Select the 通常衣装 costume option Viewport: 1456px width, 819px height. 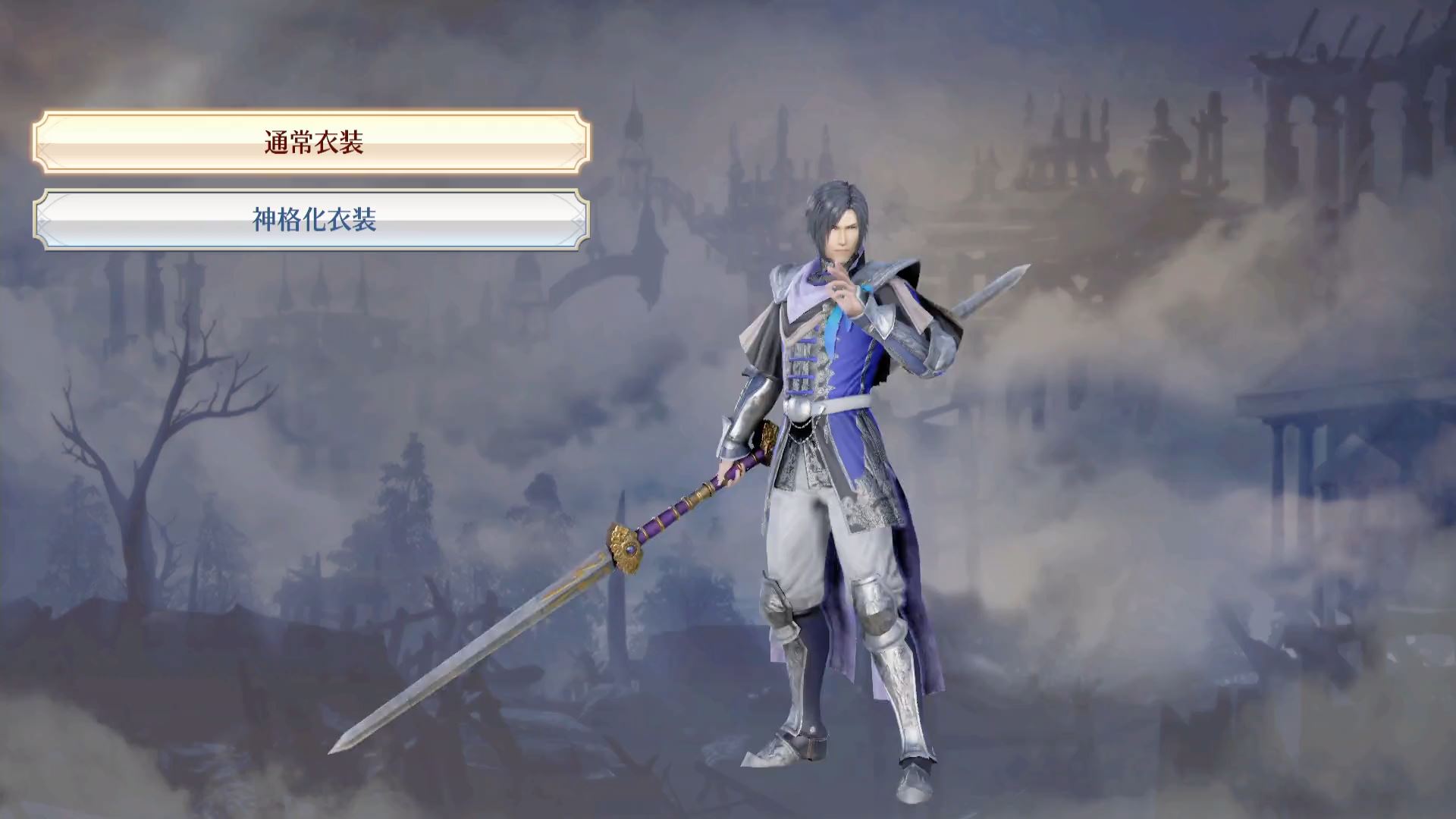[x=312, y=142]
